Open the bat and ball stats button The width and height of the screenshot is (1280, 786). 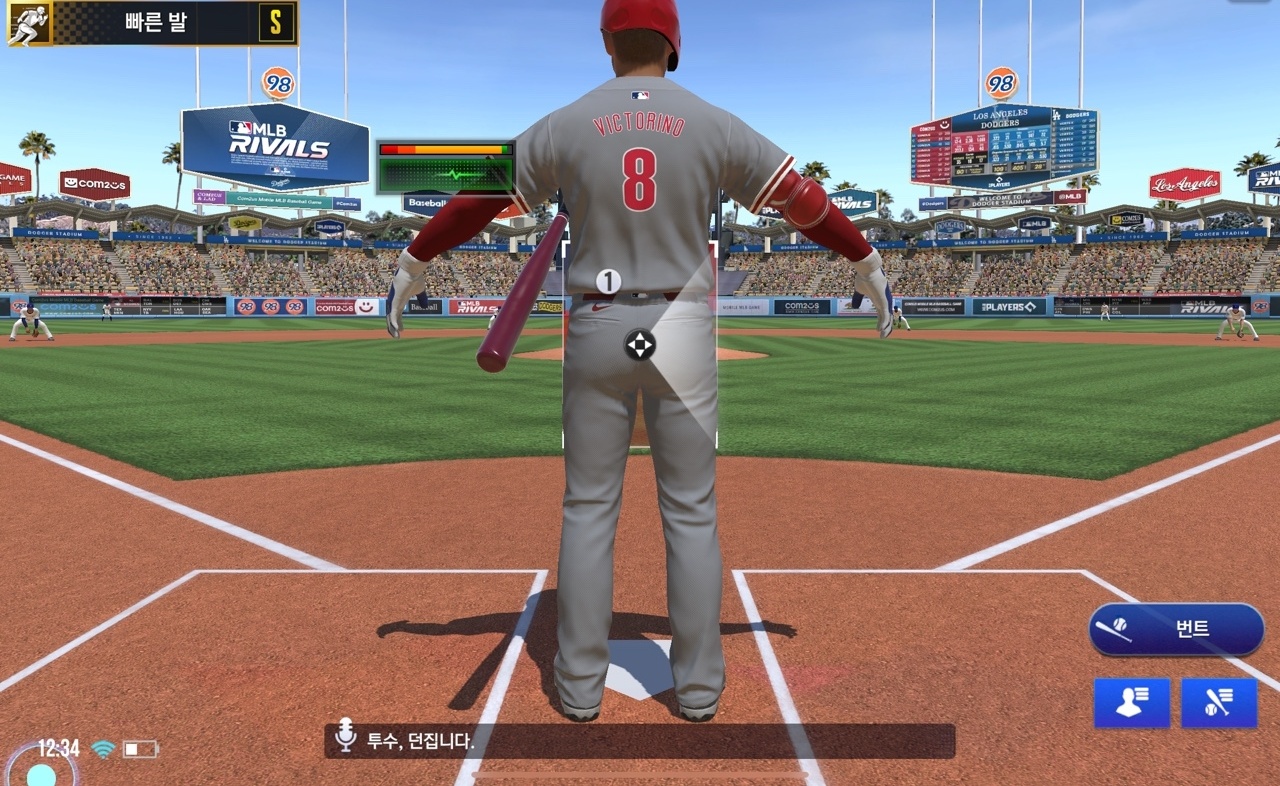click(1219, 703)
